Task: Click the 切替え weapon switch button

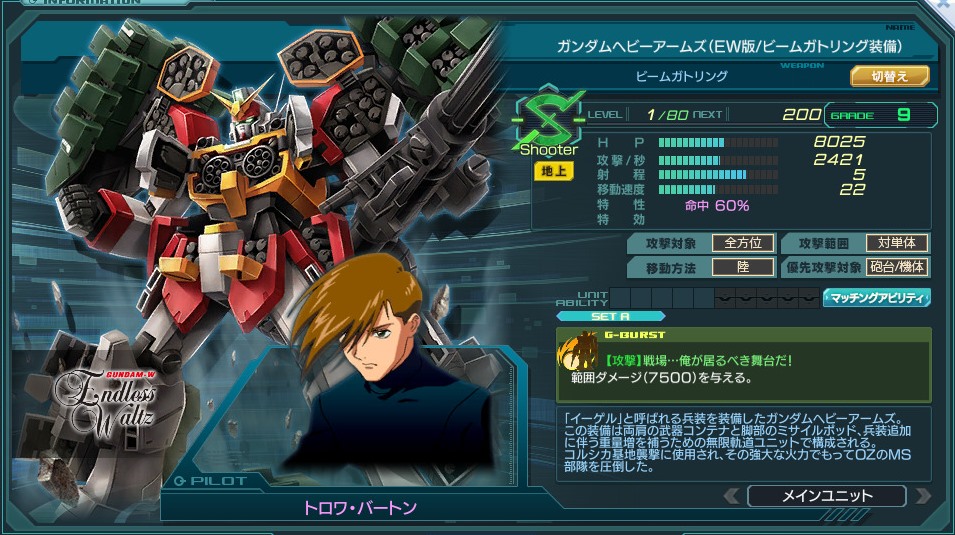Action: click(890, 76)
